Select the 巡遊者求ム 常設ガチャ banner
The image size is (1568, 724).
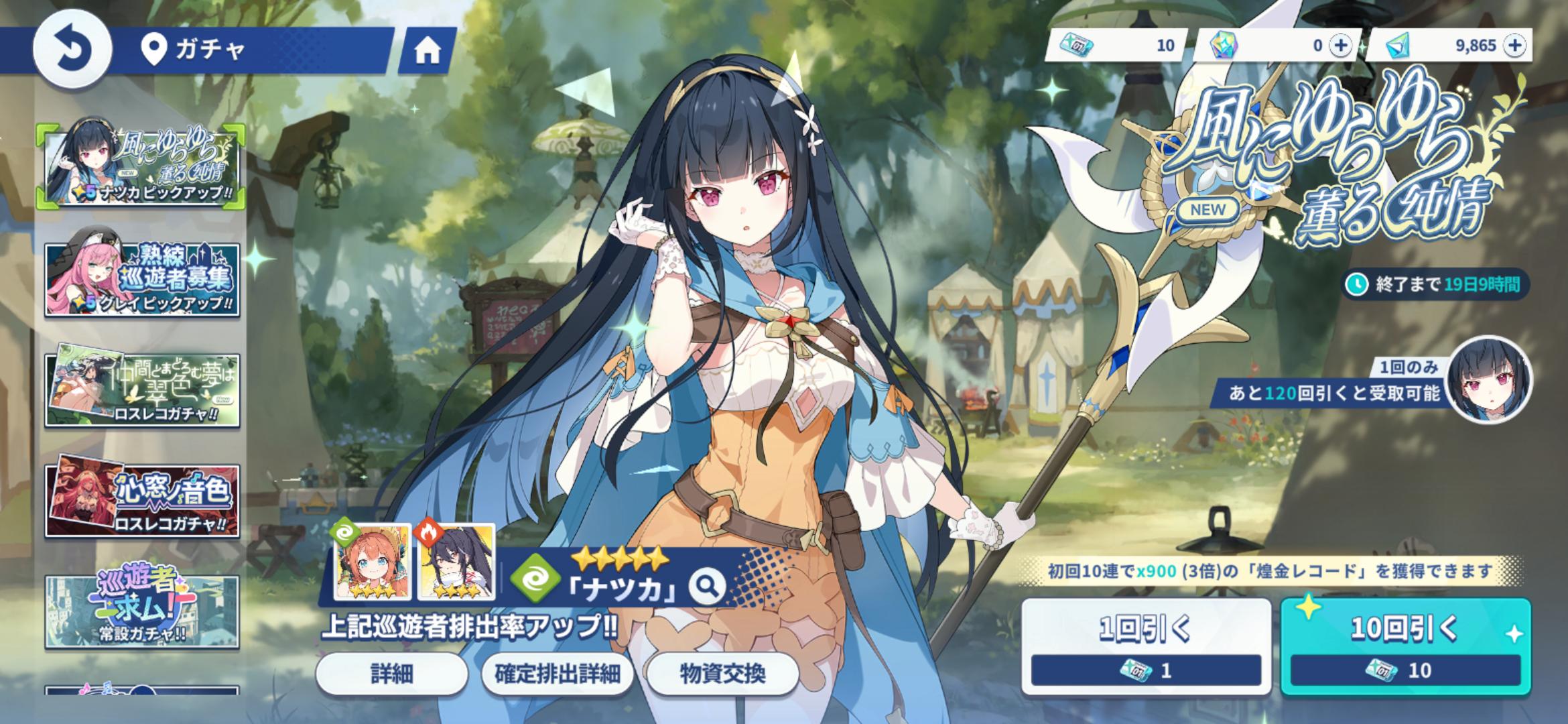point(142,611)
